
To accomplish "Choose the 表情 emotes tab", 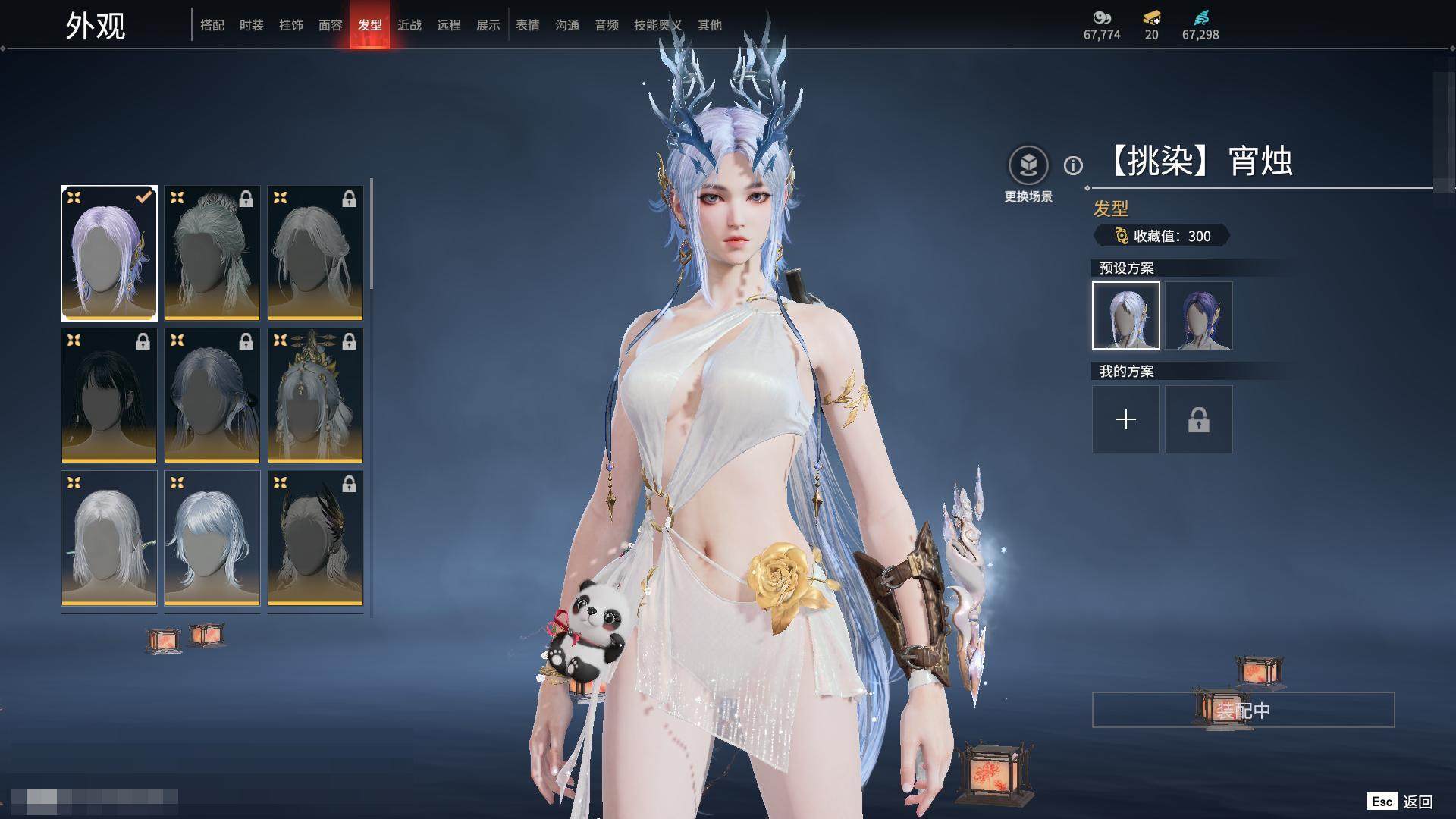I will coord(528,25).
